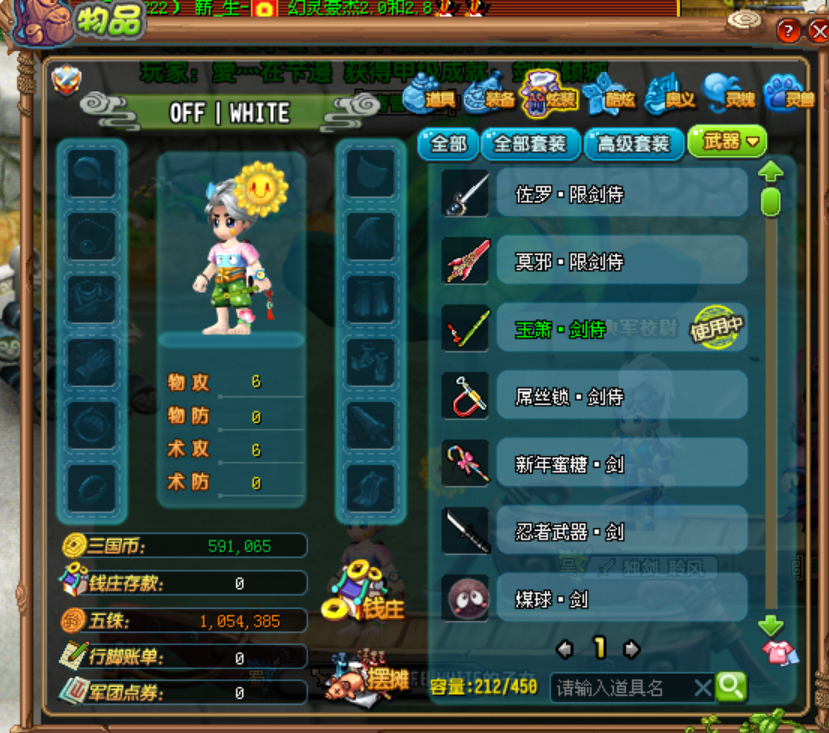The height and width of the screenshot is (733, 829).
Task: Filter by 高级套装
Action: [x=634, y=144]
